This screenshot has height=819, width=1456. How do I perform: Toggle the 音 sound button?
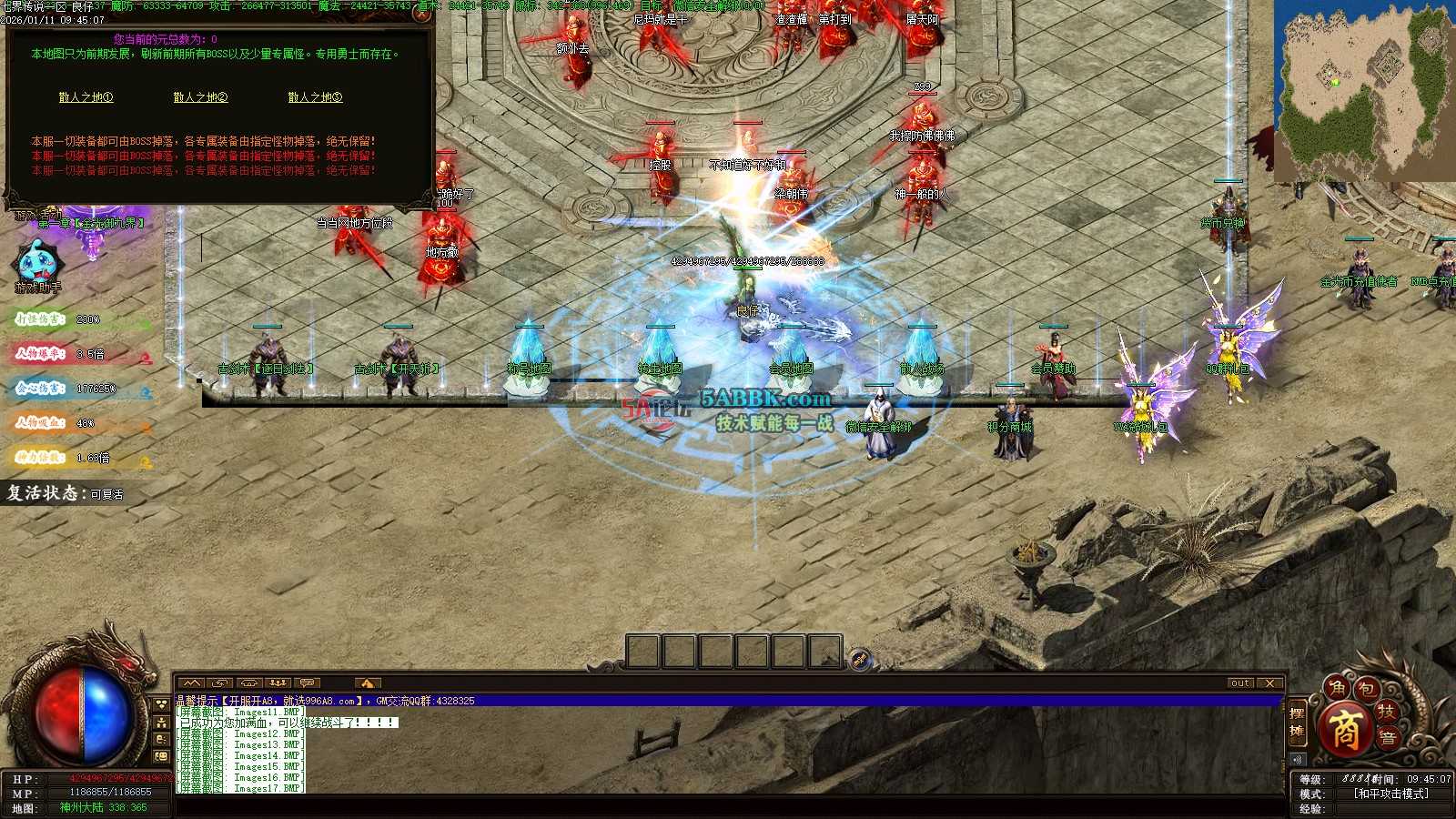(1387, 738)
